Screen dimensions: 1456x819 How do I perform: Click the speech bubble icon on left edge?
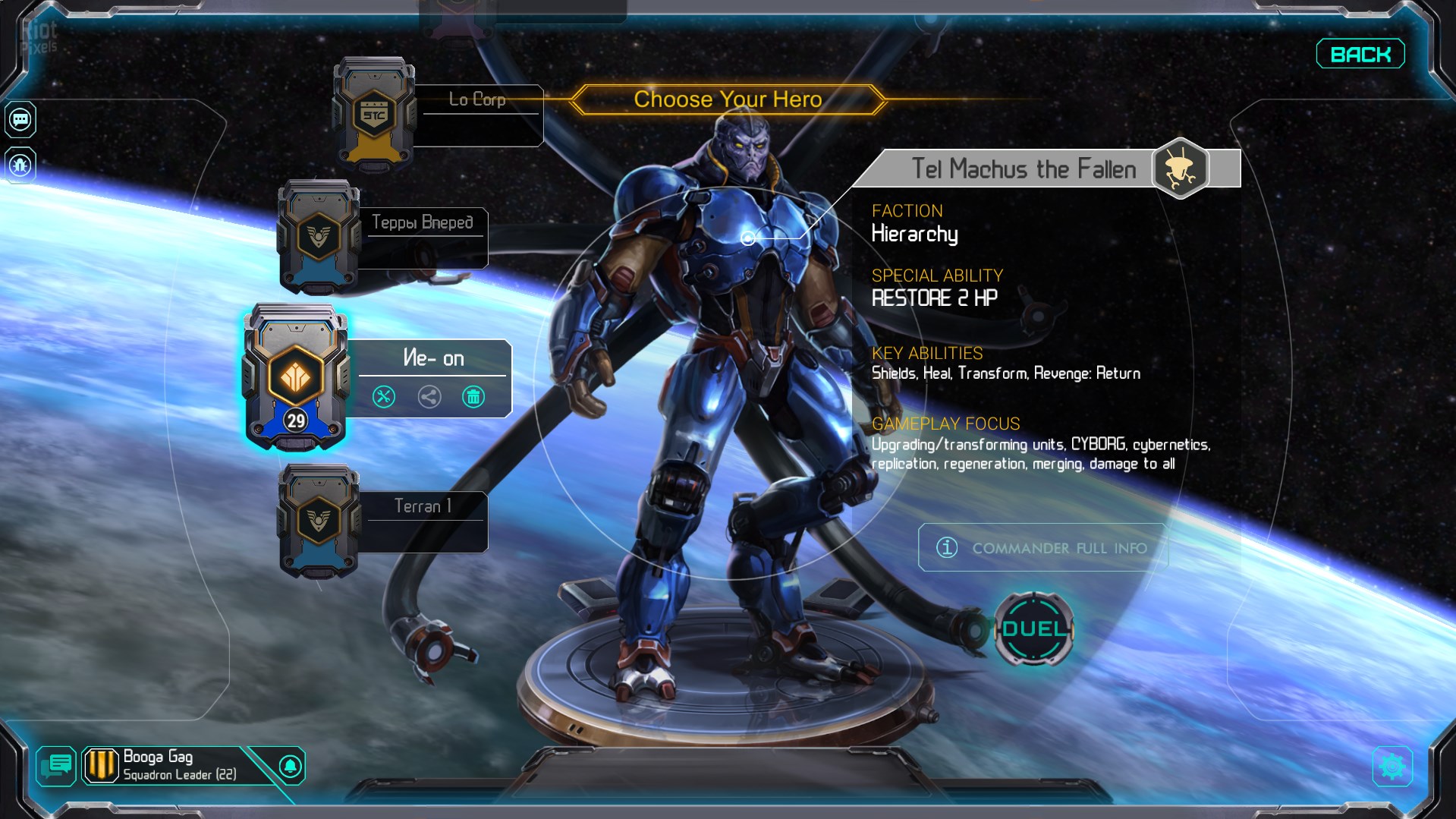point(20,119)
